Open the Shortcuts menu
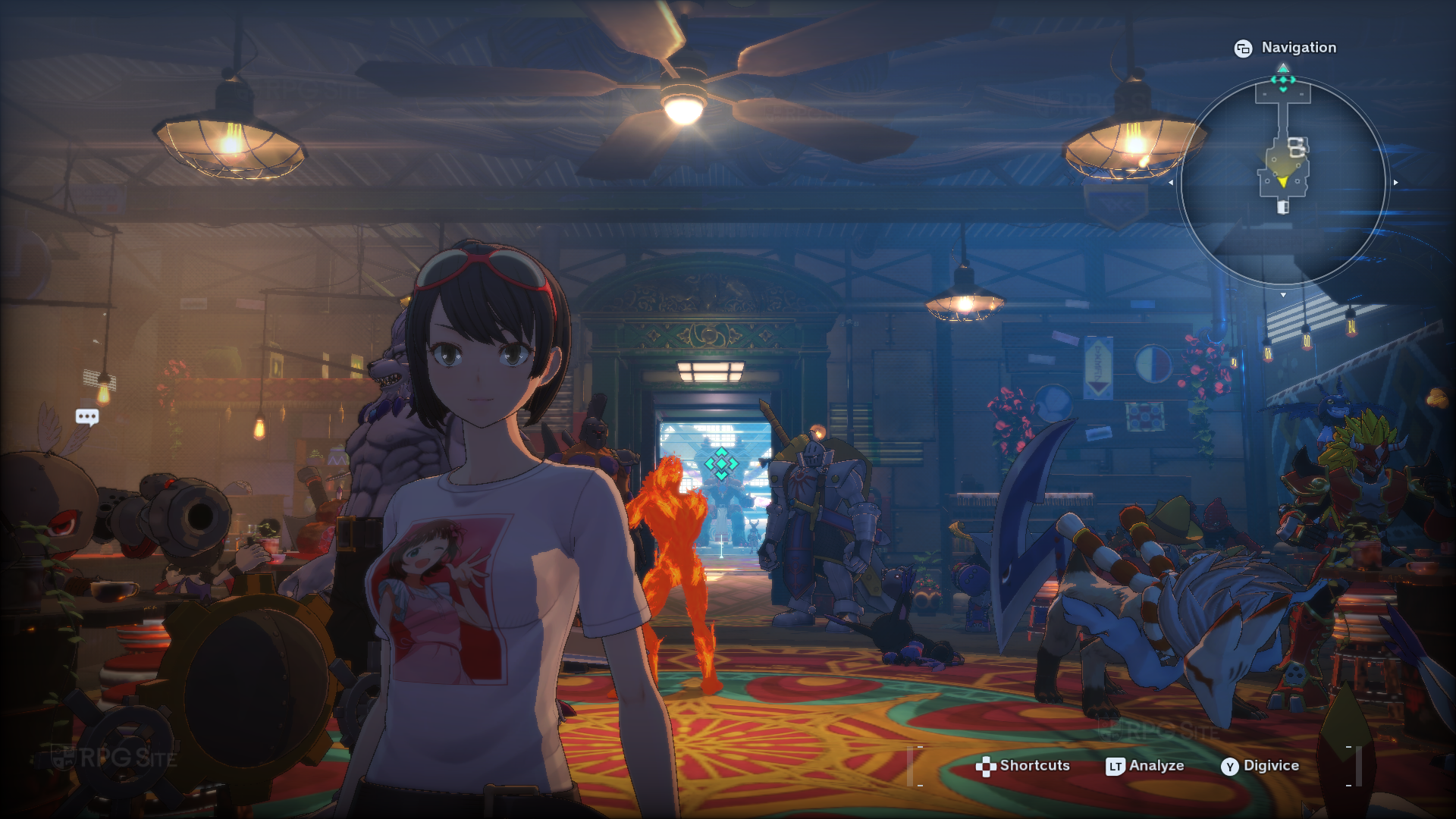Image resolution: width=1456 pixels, height=819 pixels. [x=1023, y=766]
